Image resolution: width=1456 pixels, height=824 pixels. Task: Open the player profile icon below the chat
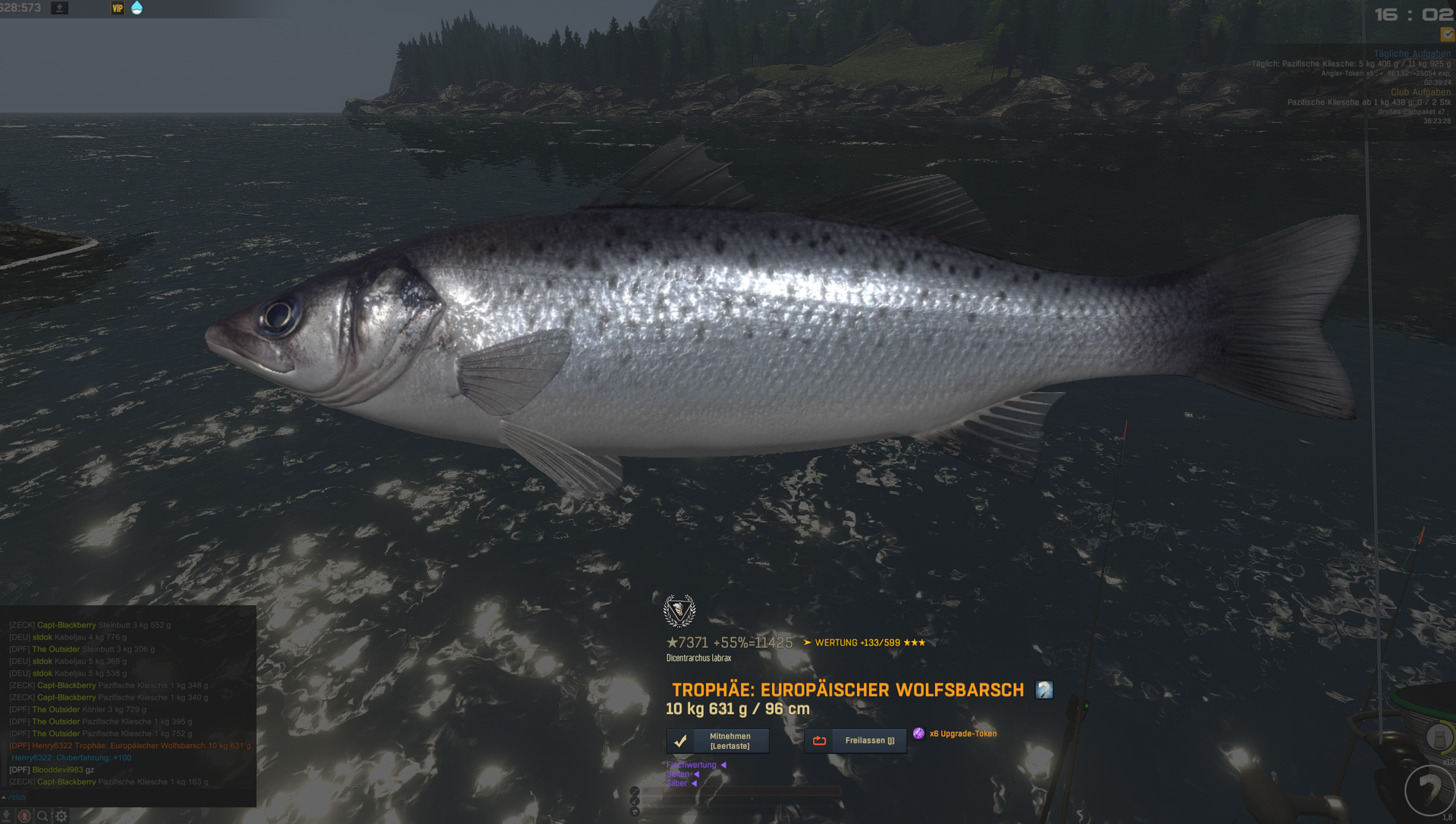[24, 816]
